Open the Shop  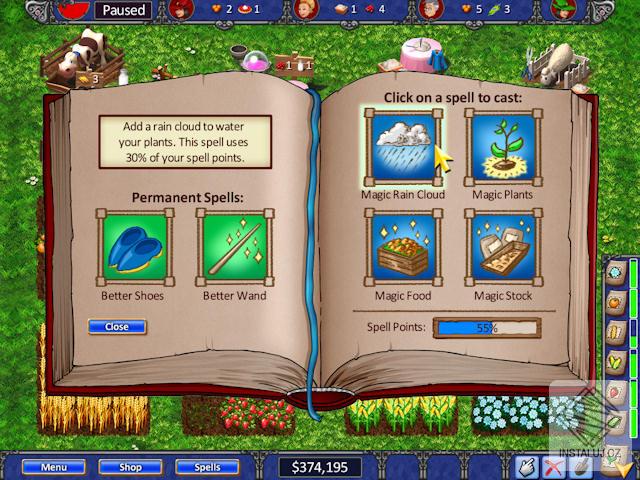click(x=131, y=466)
